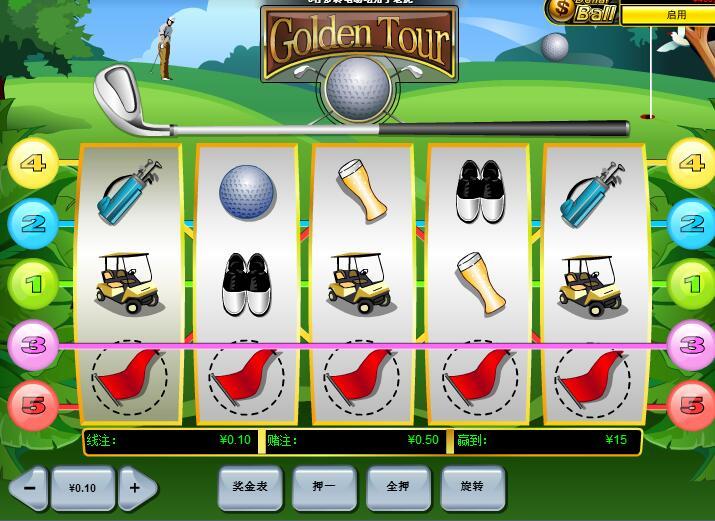Activate payline 5 on the right side

click(x=692, y=405)
